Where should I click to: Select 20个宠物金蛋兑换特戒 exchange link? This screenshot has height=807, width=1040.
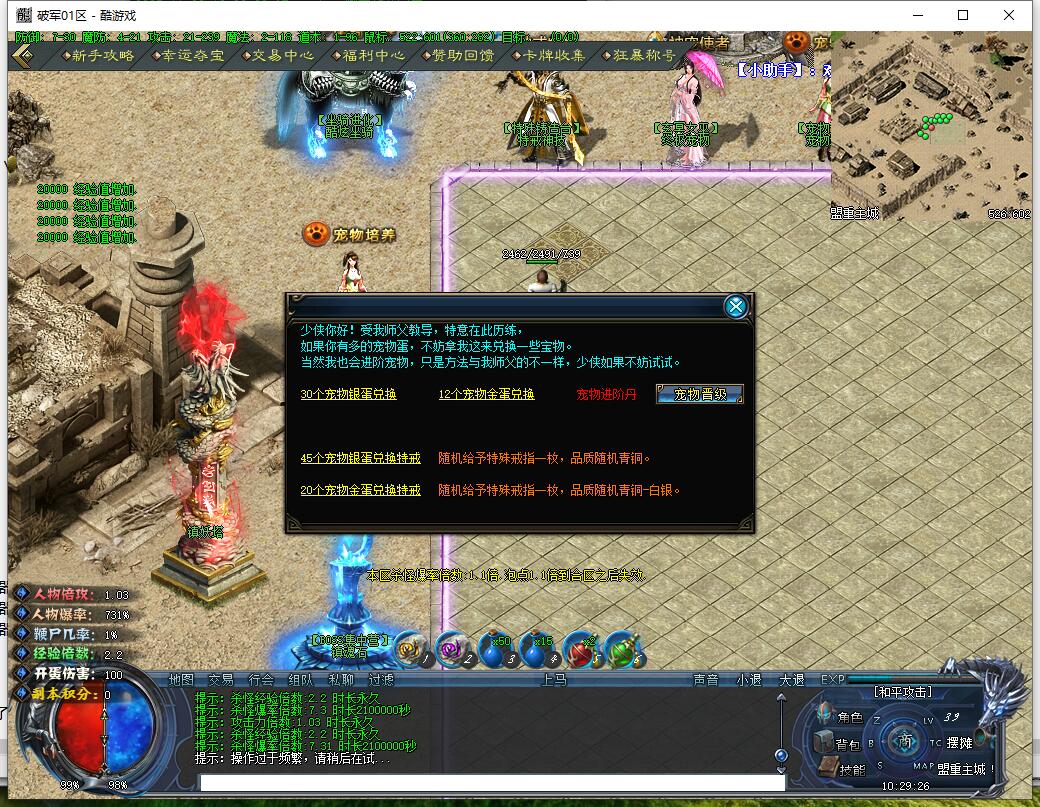pos(360,491)
